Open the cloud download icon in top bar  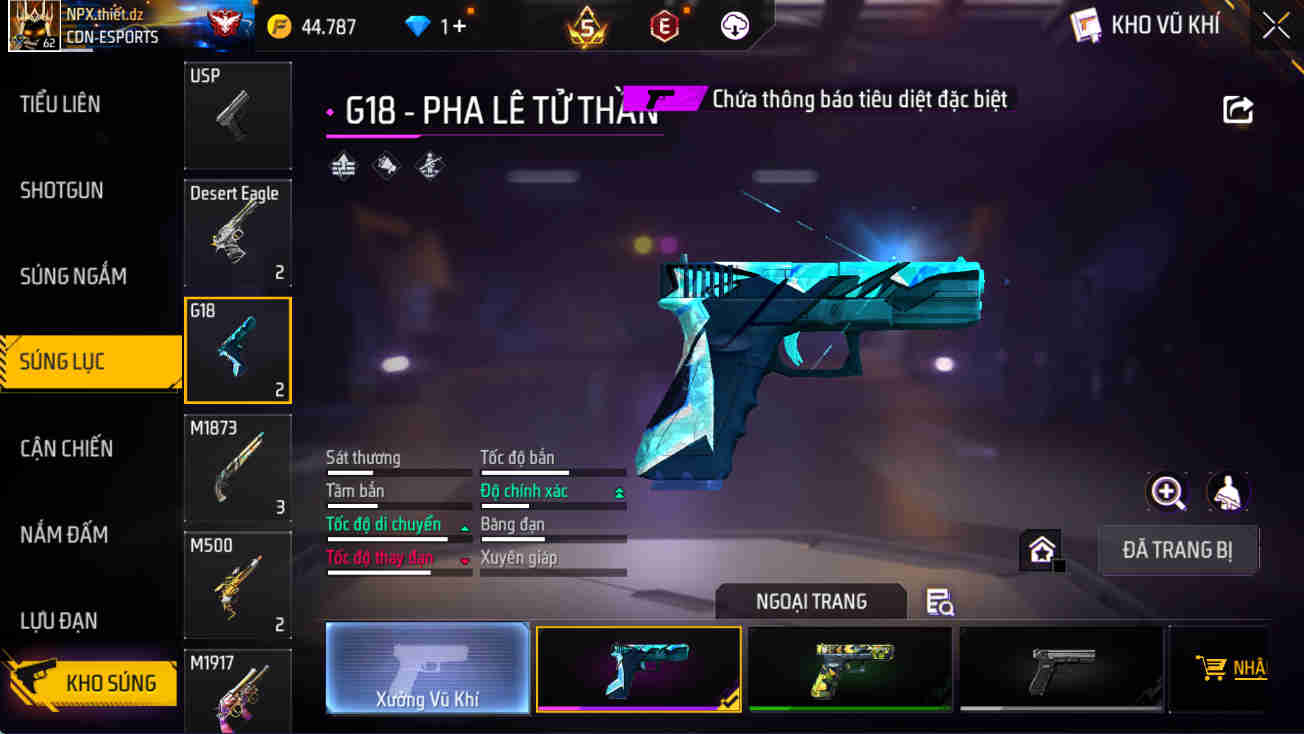point(735,26)
